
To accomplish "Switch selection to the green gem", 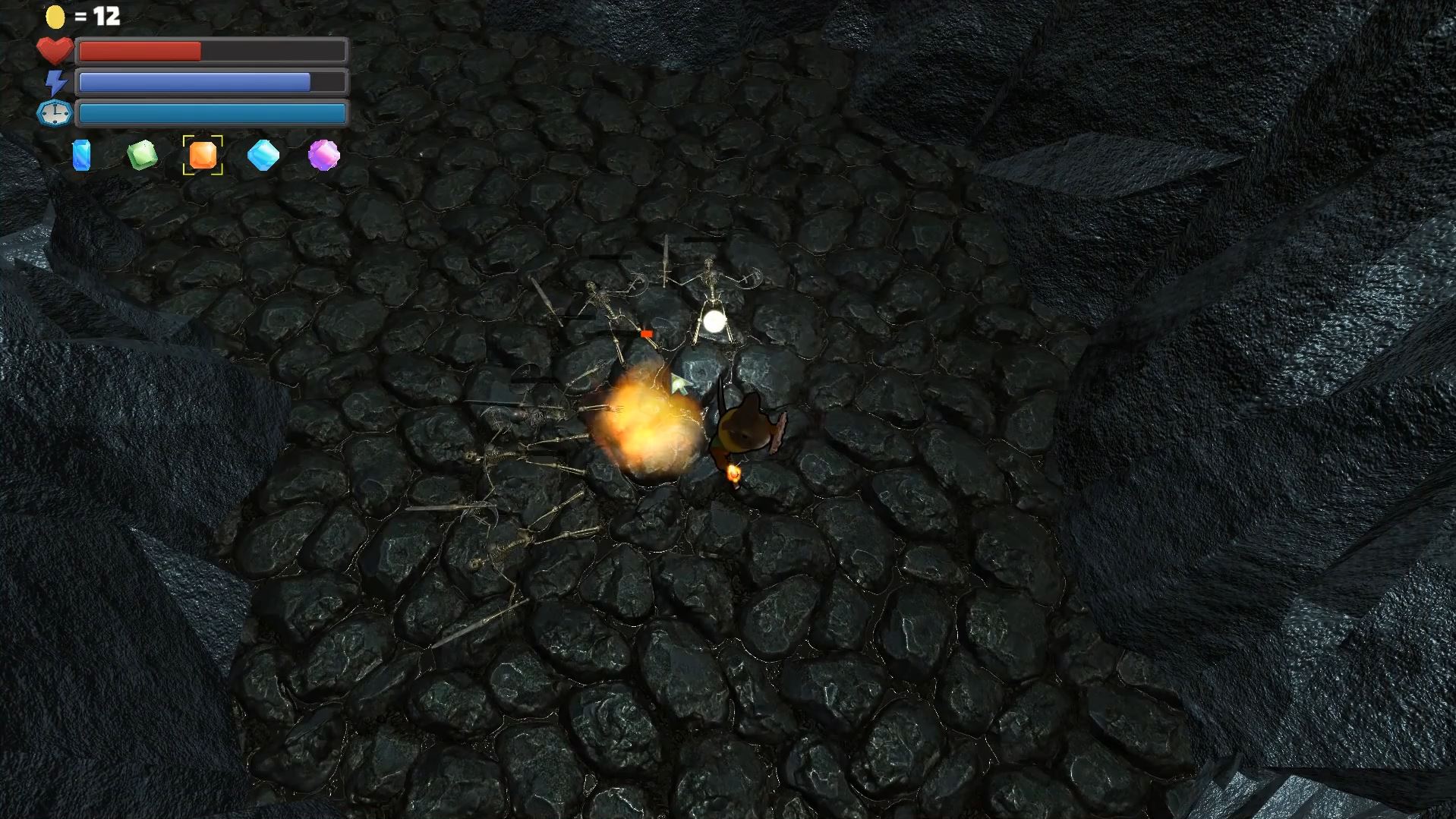I will pyautogui.click(x=142, y=156).
